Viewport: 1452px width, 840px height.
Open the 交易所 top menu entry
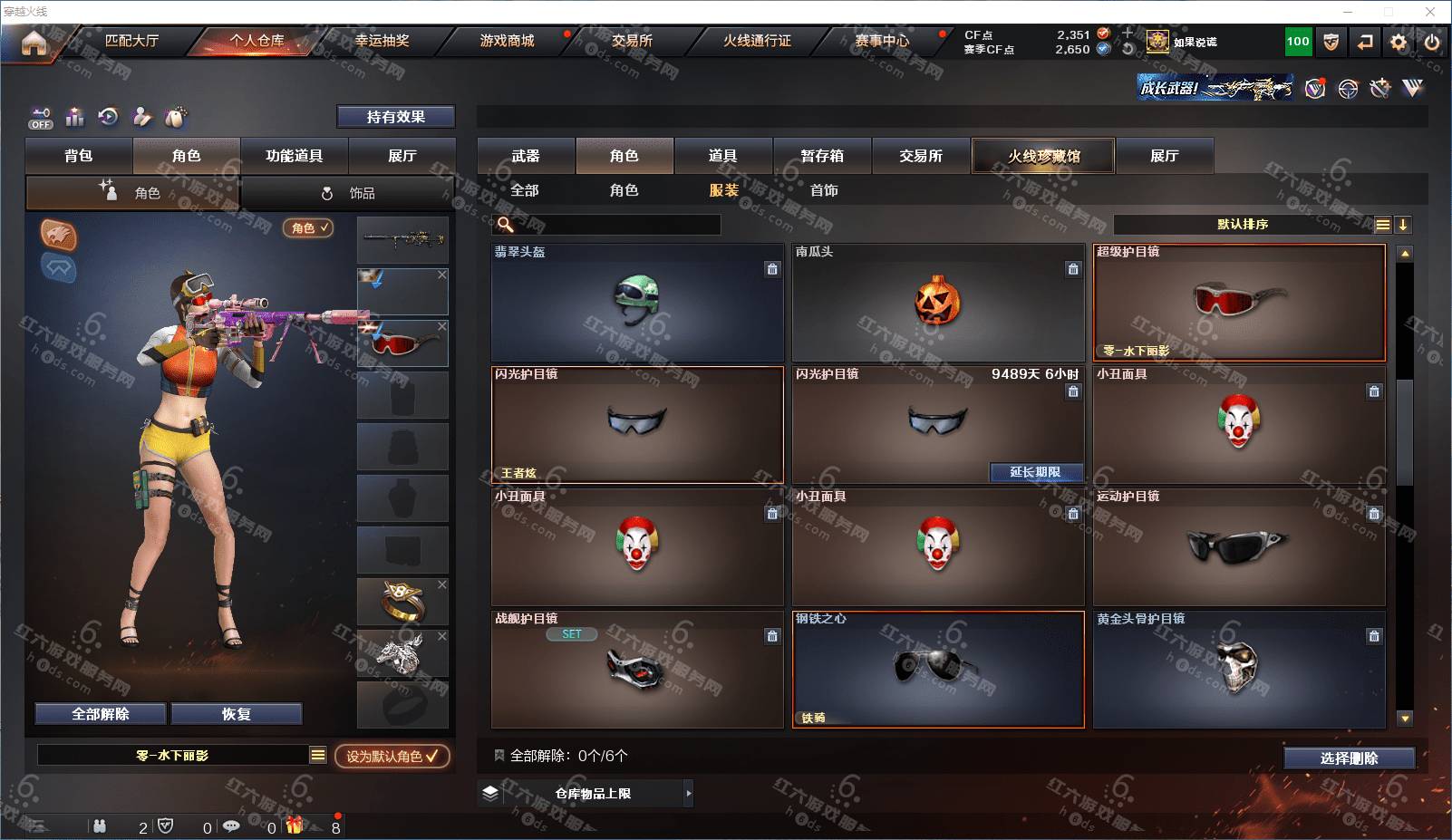pos(632,41)
